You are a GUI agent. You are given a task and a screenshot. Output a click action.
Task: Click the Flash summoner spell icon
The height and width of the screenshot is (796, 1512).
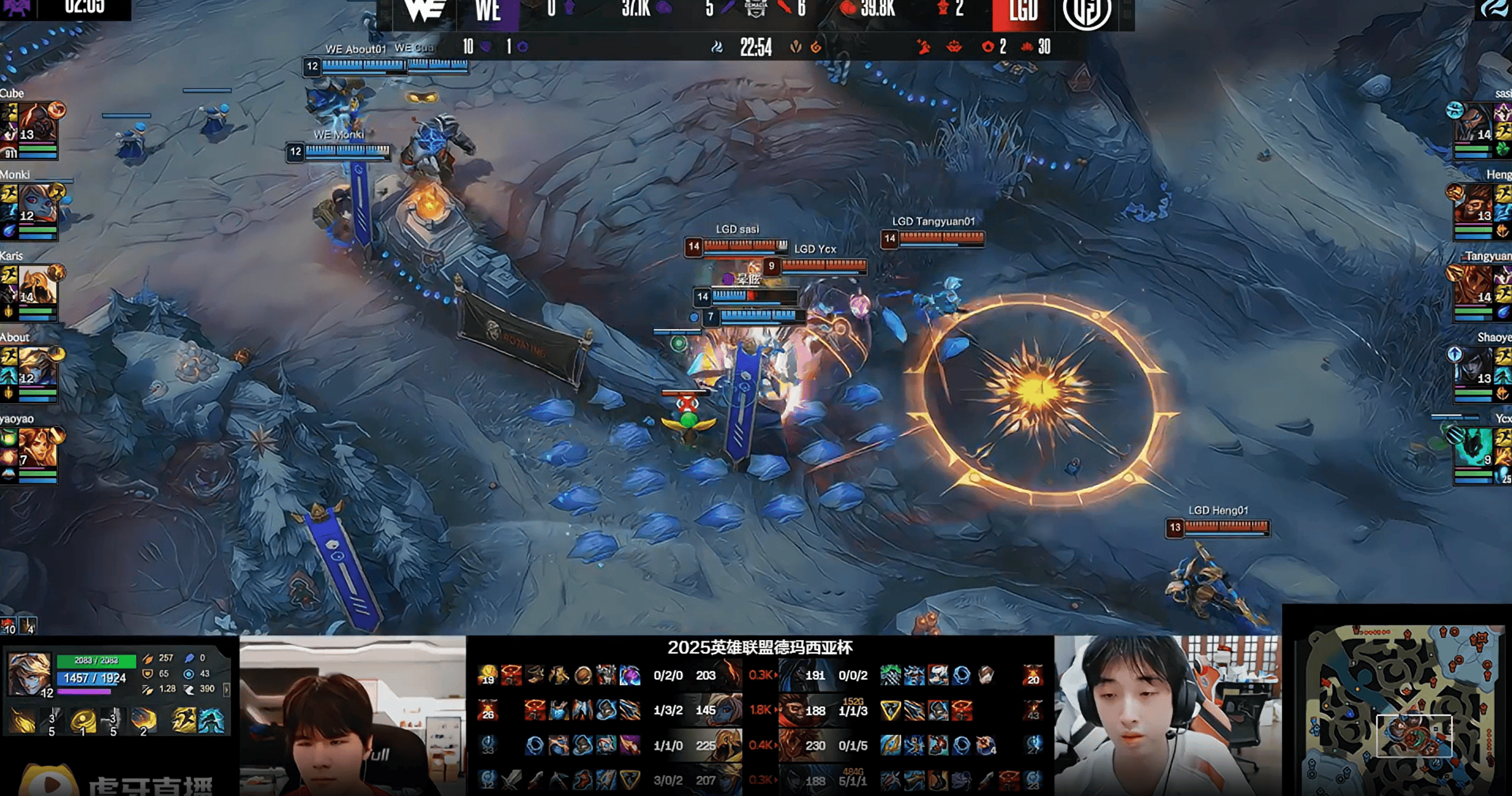click(x=184, y=721)
